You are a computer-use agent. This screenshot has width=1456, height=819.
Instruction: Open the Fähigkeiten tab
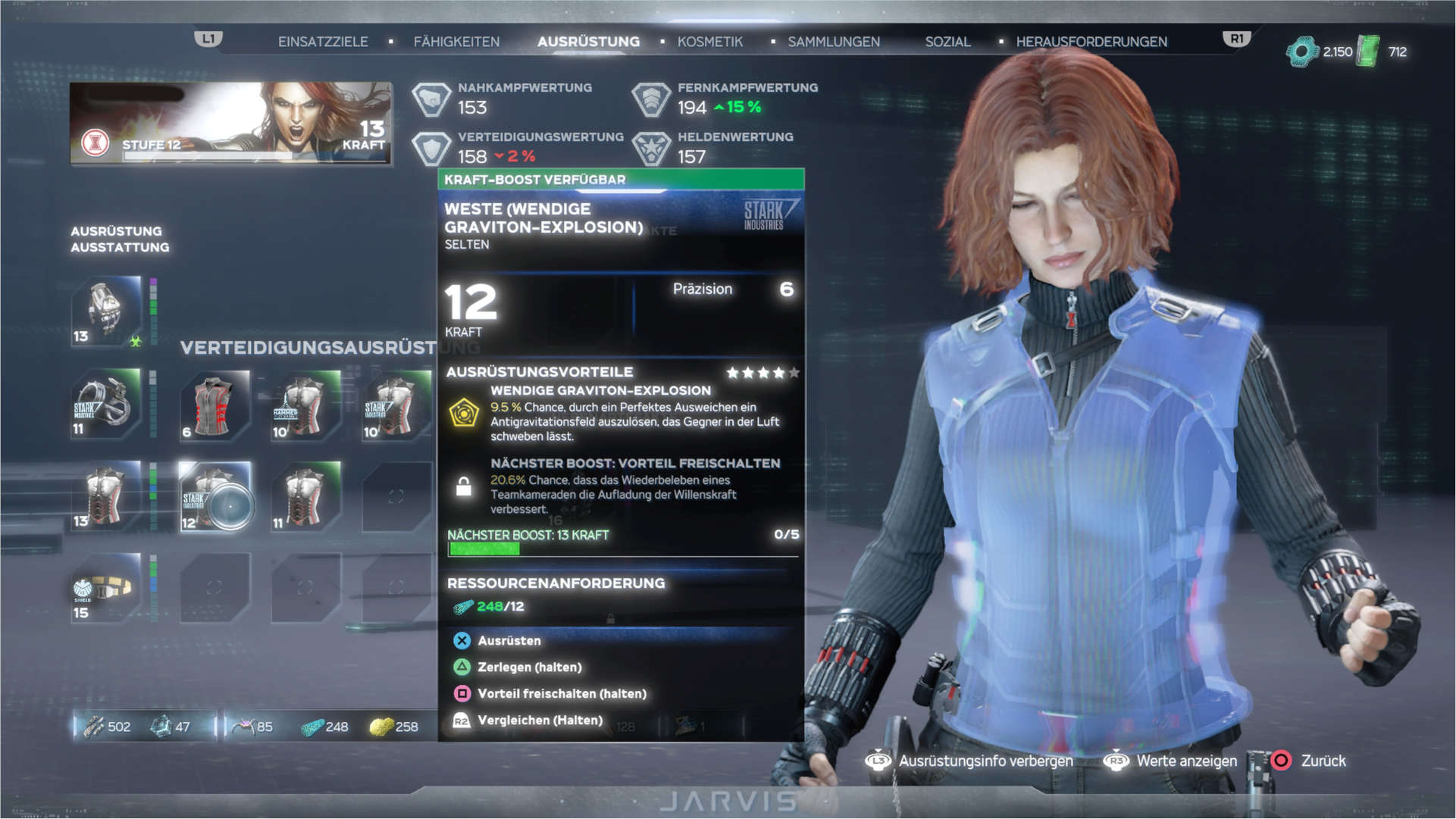click(456, 42)
